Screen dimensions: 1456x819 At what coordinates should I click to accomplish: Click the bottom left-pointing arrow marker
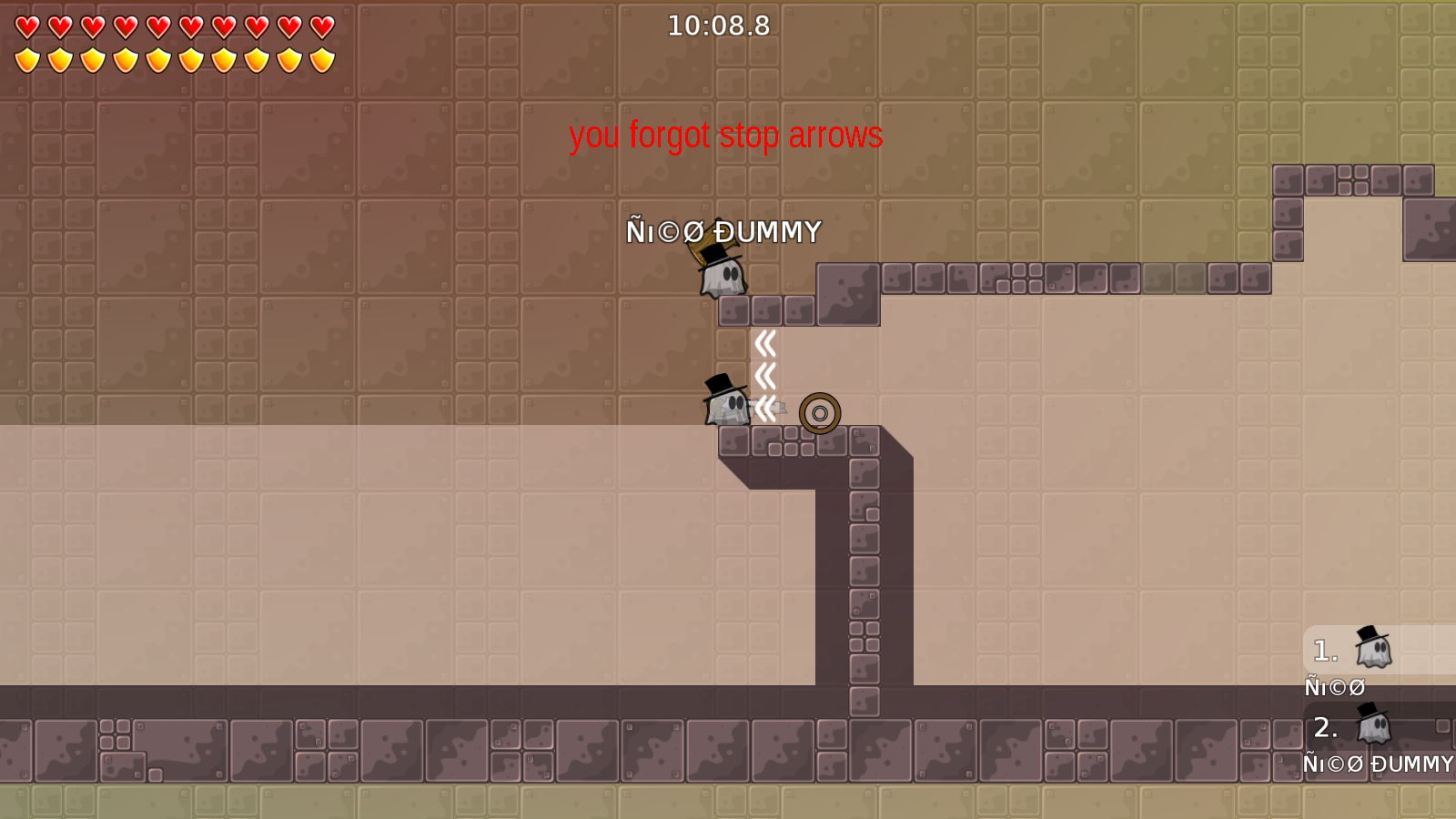pyautogui.click(x=765, y=408)
